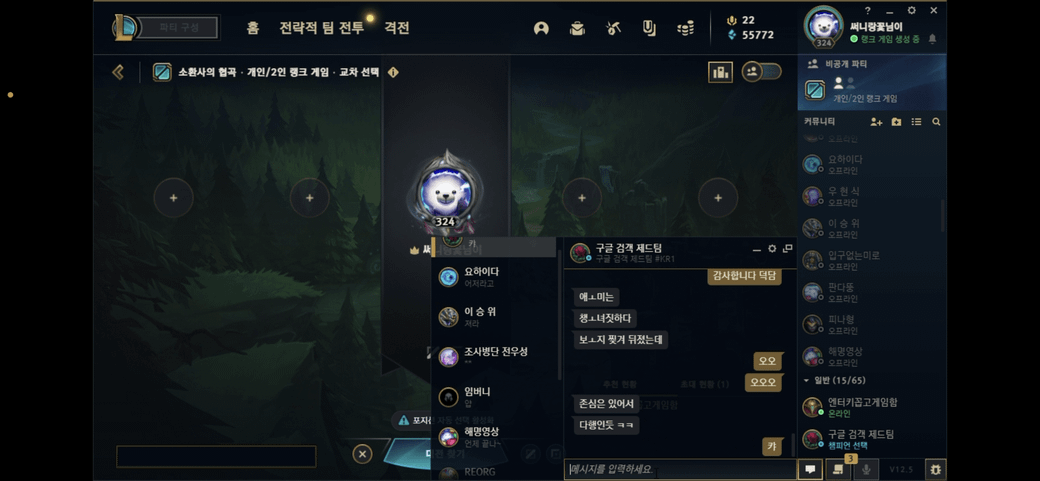The height and width of the screenshot is (481, 1040).
Task: Open the collection icon in top navigation
Action: [577, 29]
